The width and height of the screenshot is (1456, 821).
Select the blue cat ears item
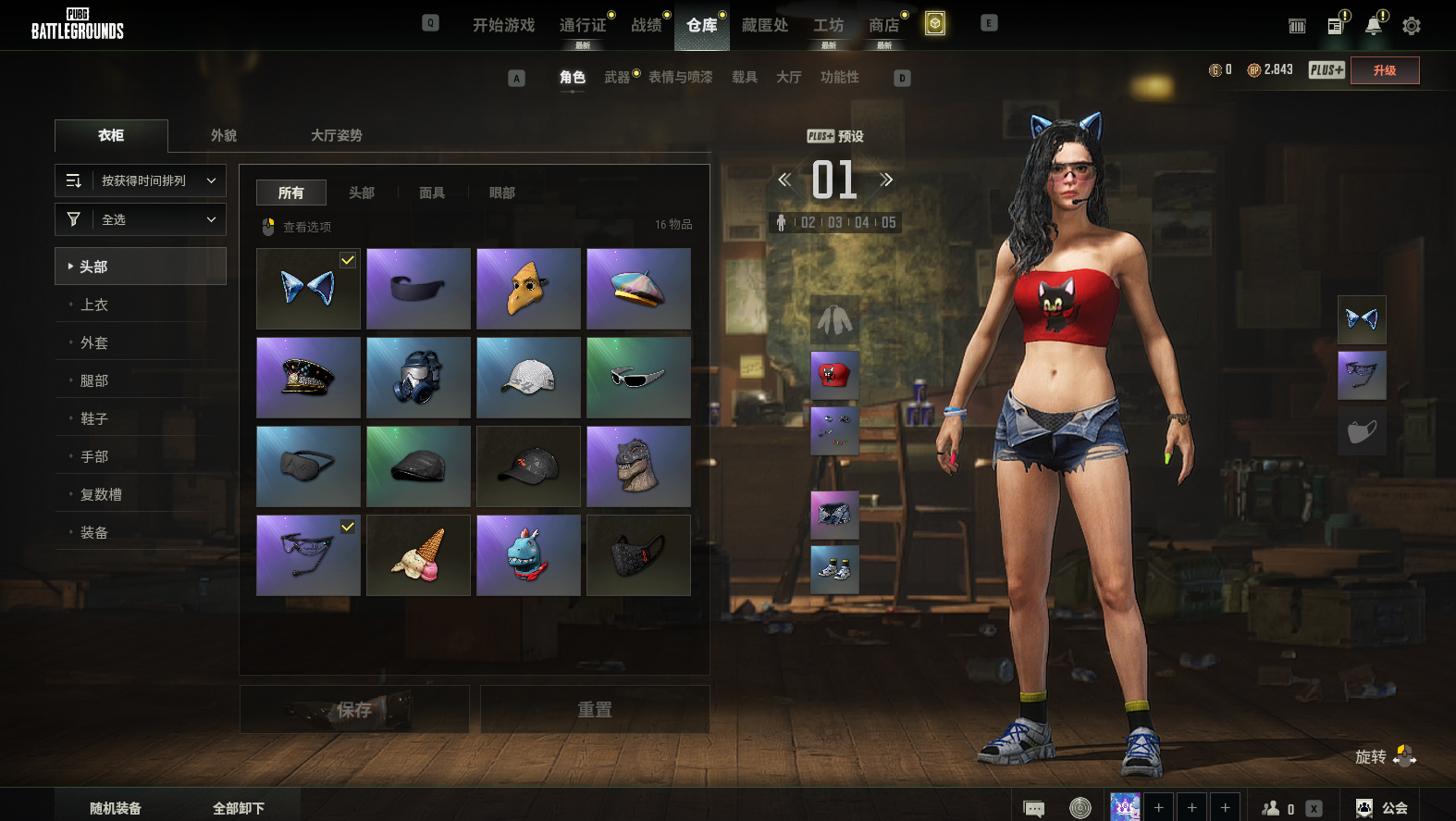click(x=308, y=288)
